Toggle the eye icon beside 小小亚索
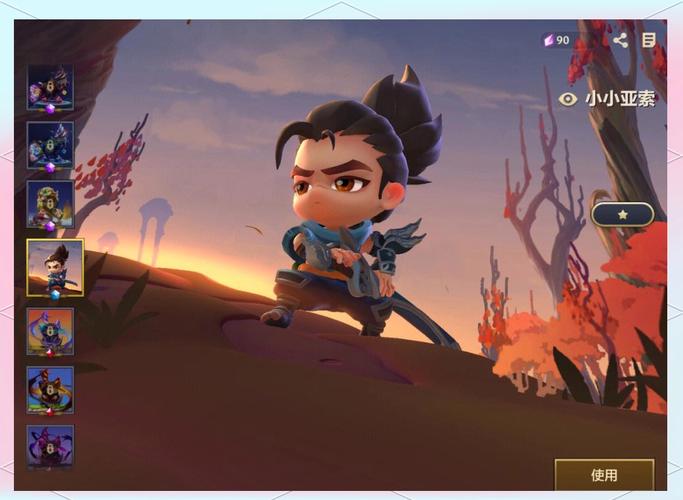Viewport: 683px width, 500px height. 567,99
